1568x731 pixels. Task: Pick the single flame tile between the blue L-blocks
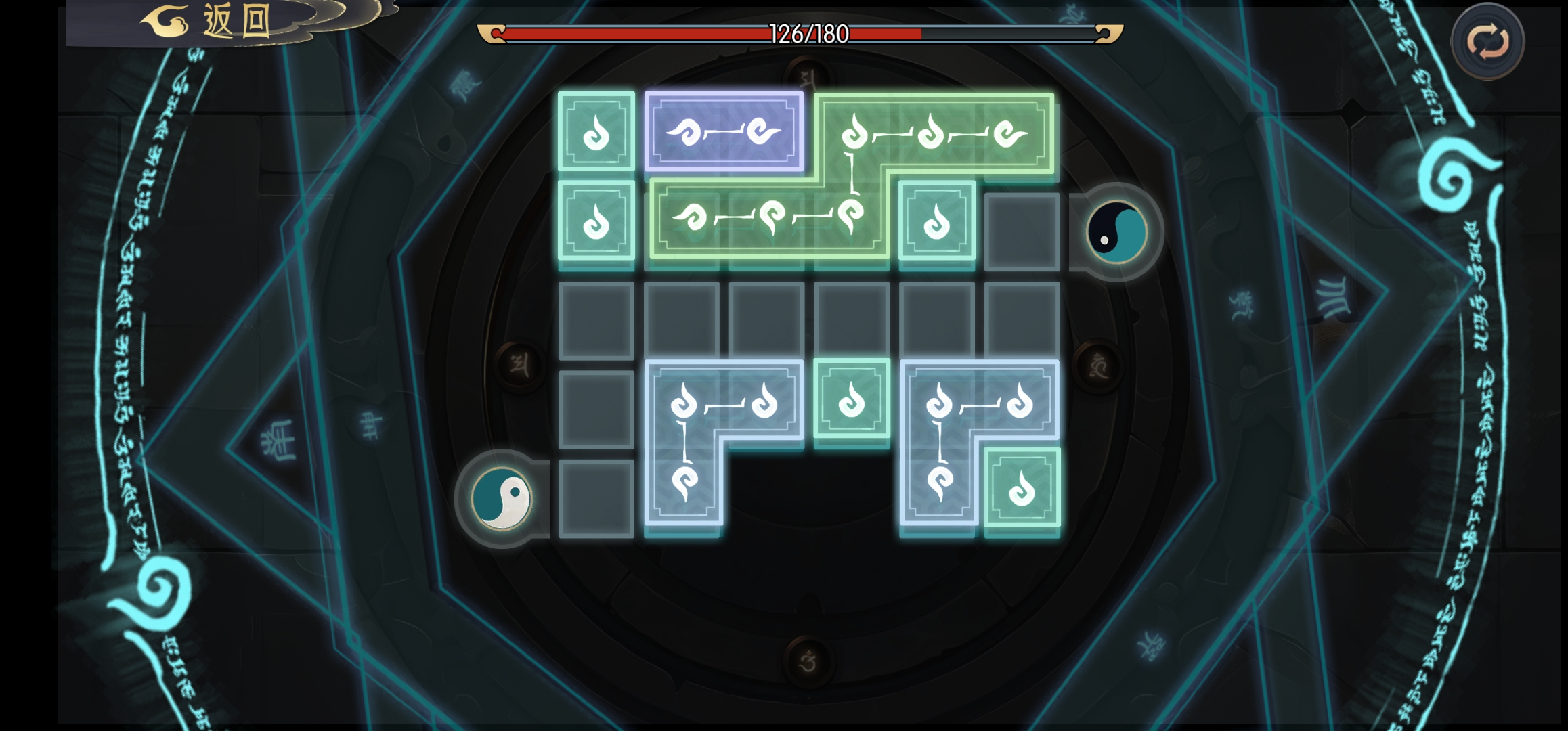point(852,399)
